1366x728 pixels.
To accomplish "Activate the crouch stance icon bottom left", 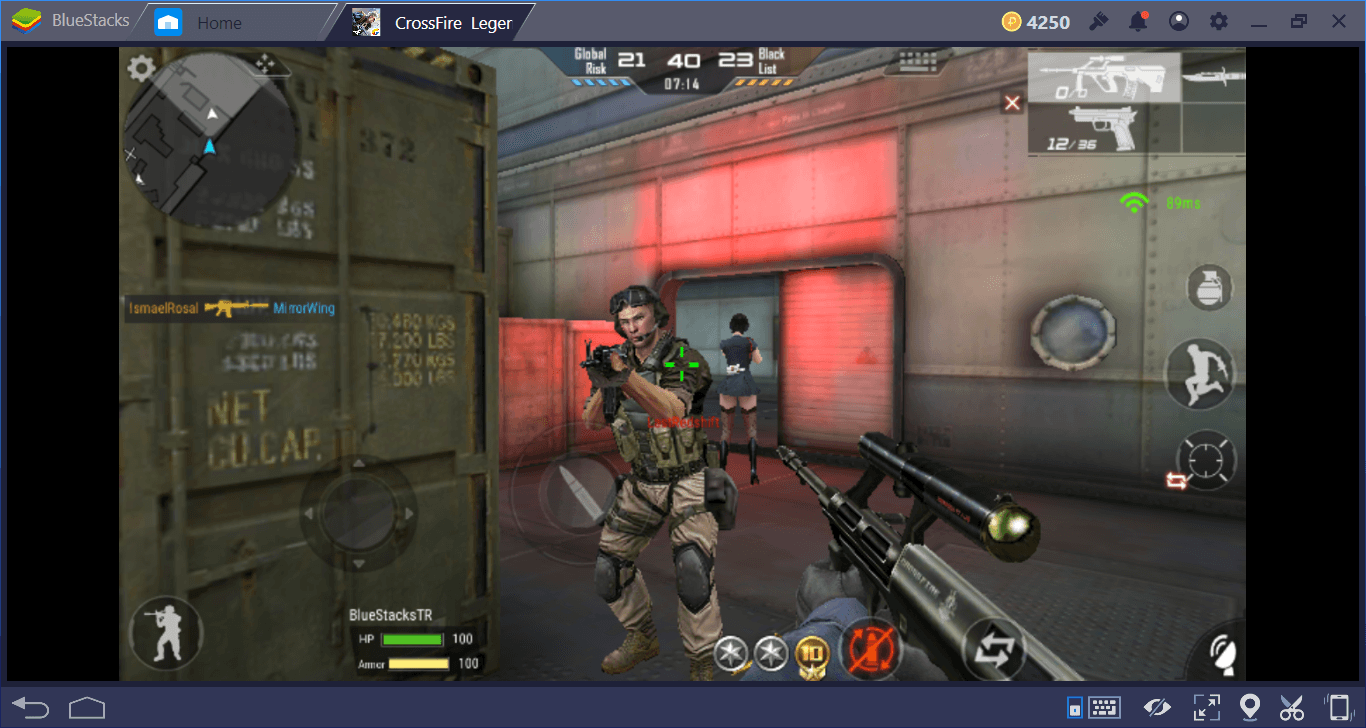I will pos(166,632).
